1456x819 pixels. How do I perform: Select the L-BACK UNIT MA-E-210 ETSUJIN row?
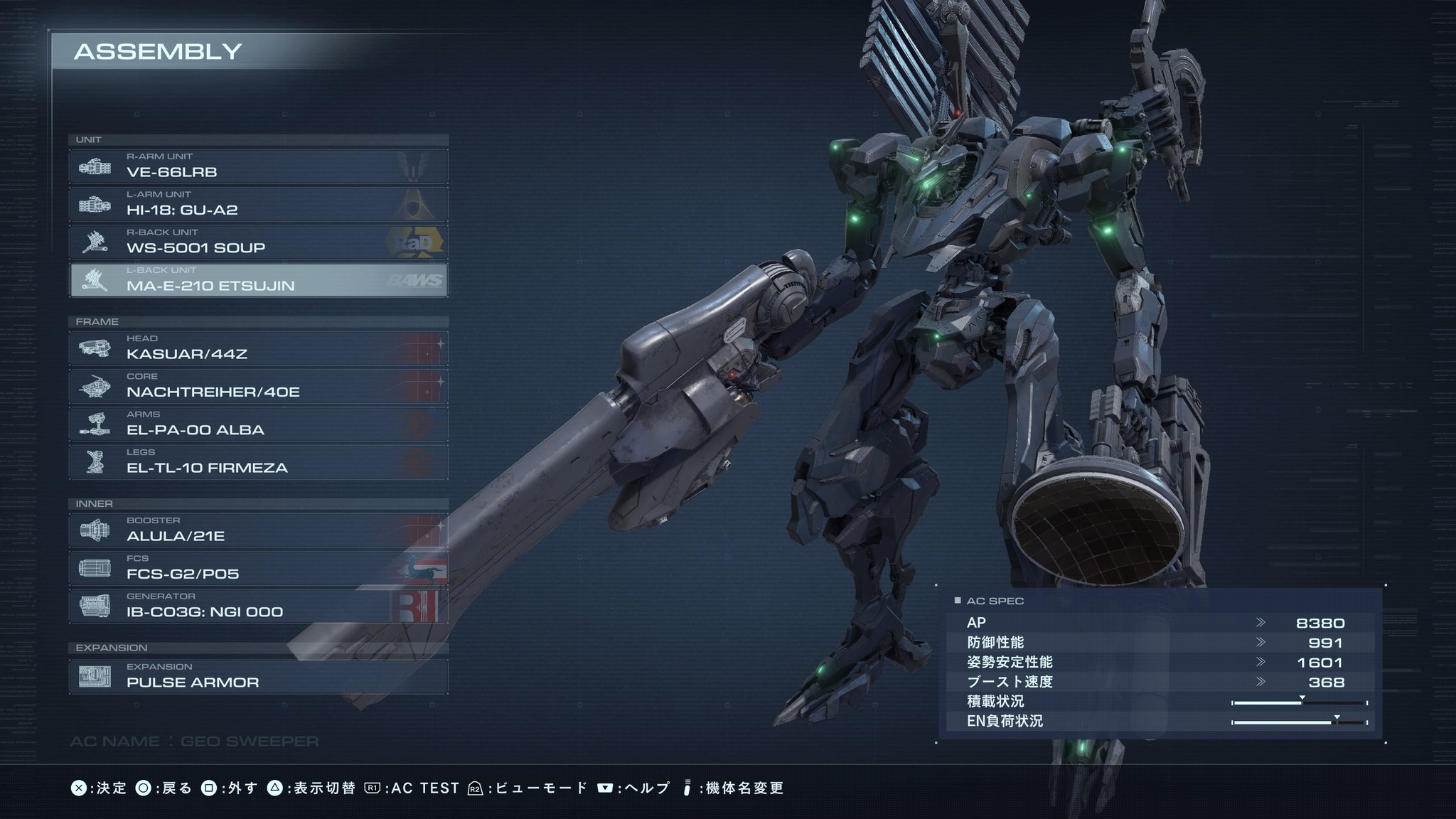click(259, 280)
